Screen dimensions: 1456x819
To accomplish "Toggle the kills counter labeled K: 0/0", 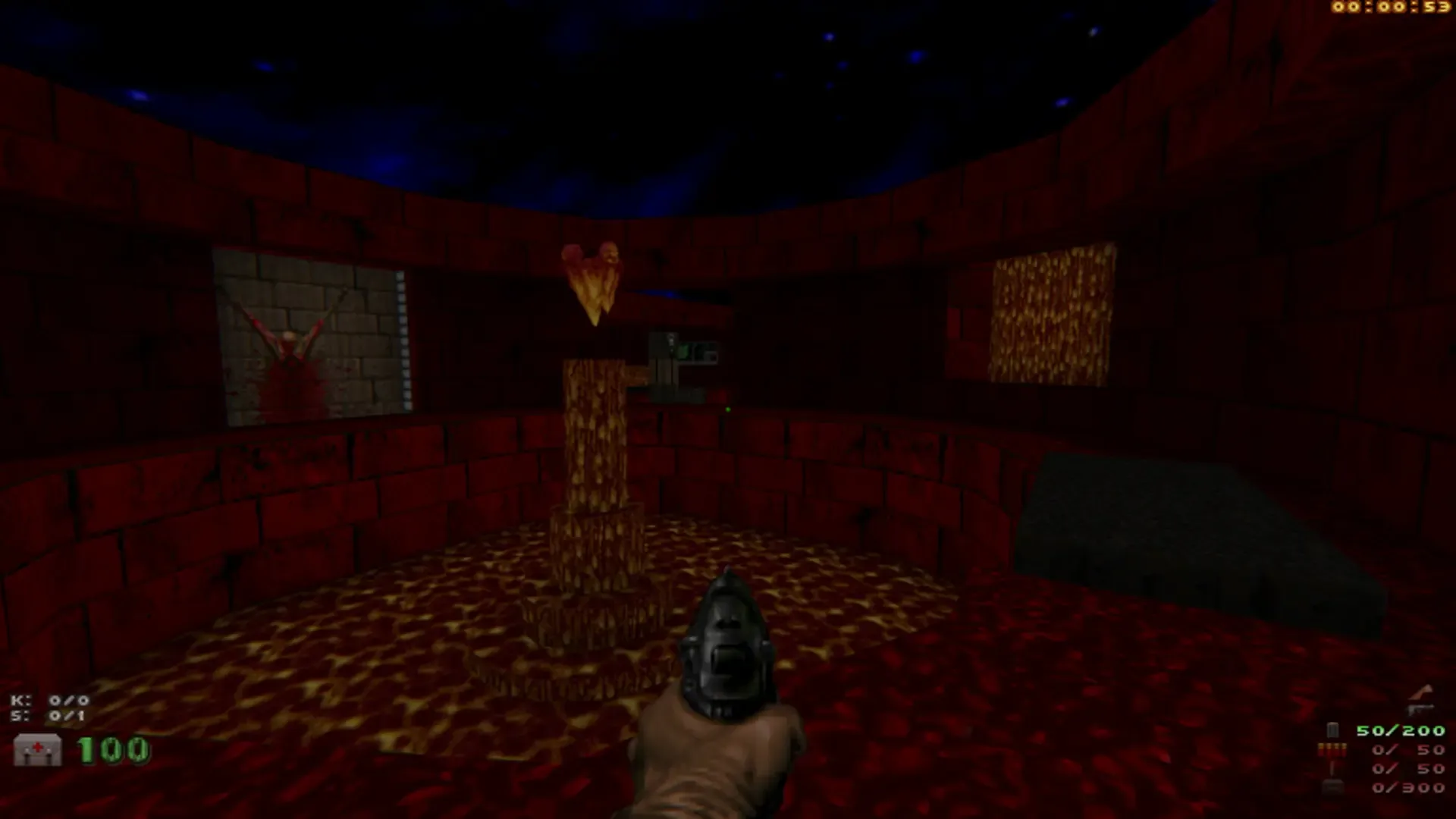I will [x=50, y=699].
